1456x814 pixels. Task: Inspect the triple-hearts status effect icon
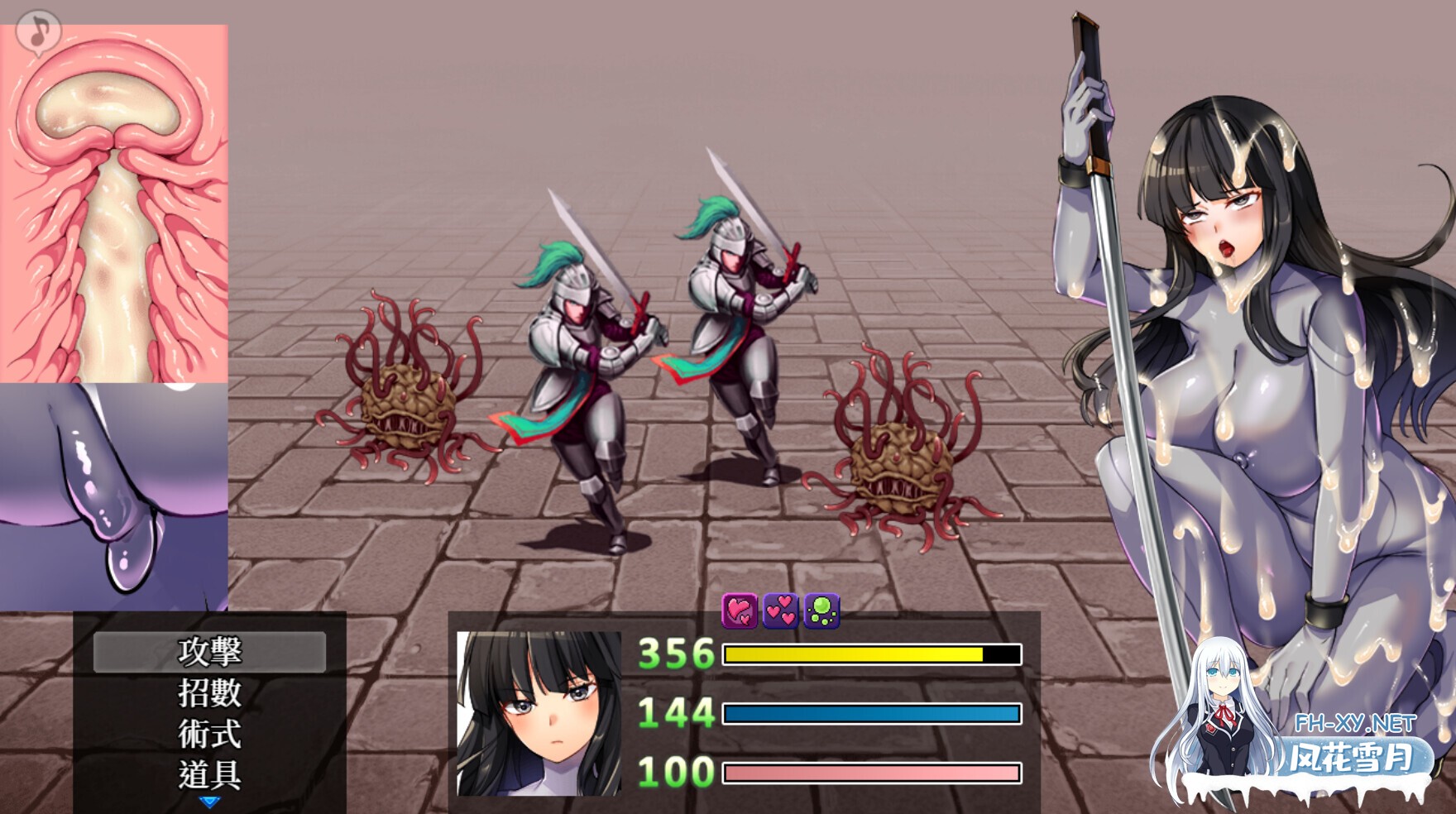coord(781,612)
